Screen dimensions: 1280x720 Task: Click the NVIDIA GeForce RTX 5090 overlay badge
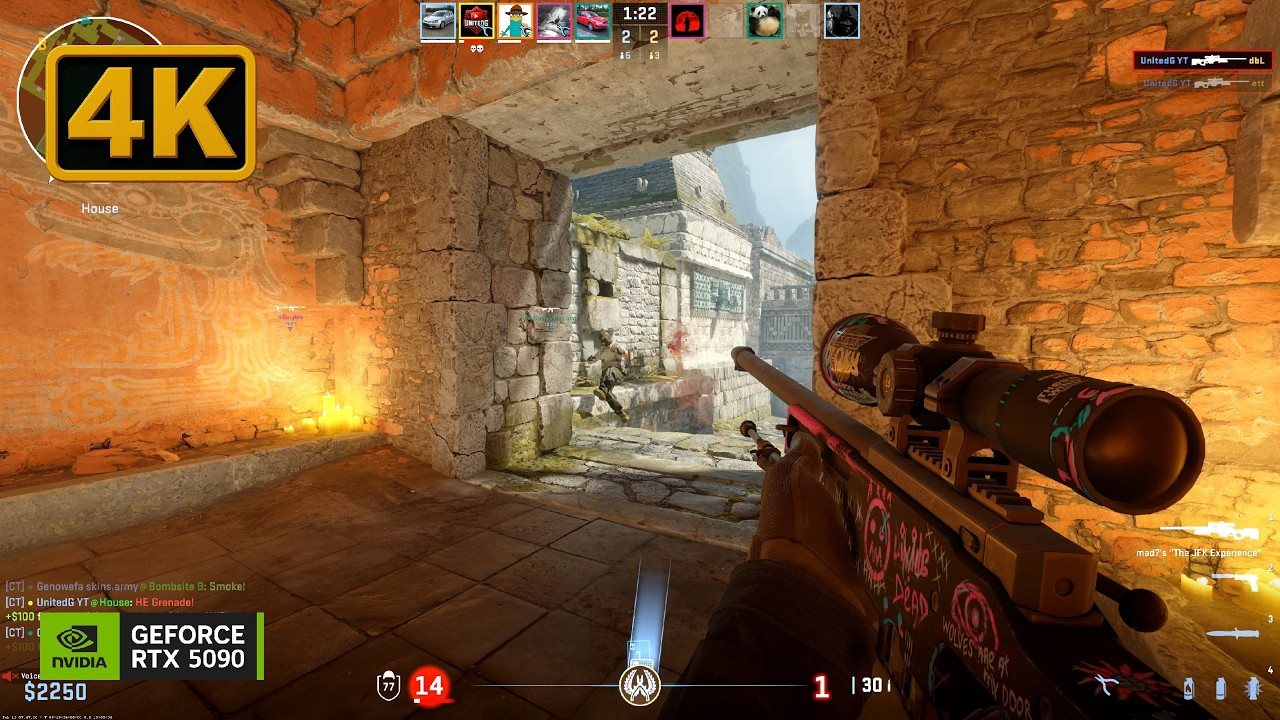151,646
